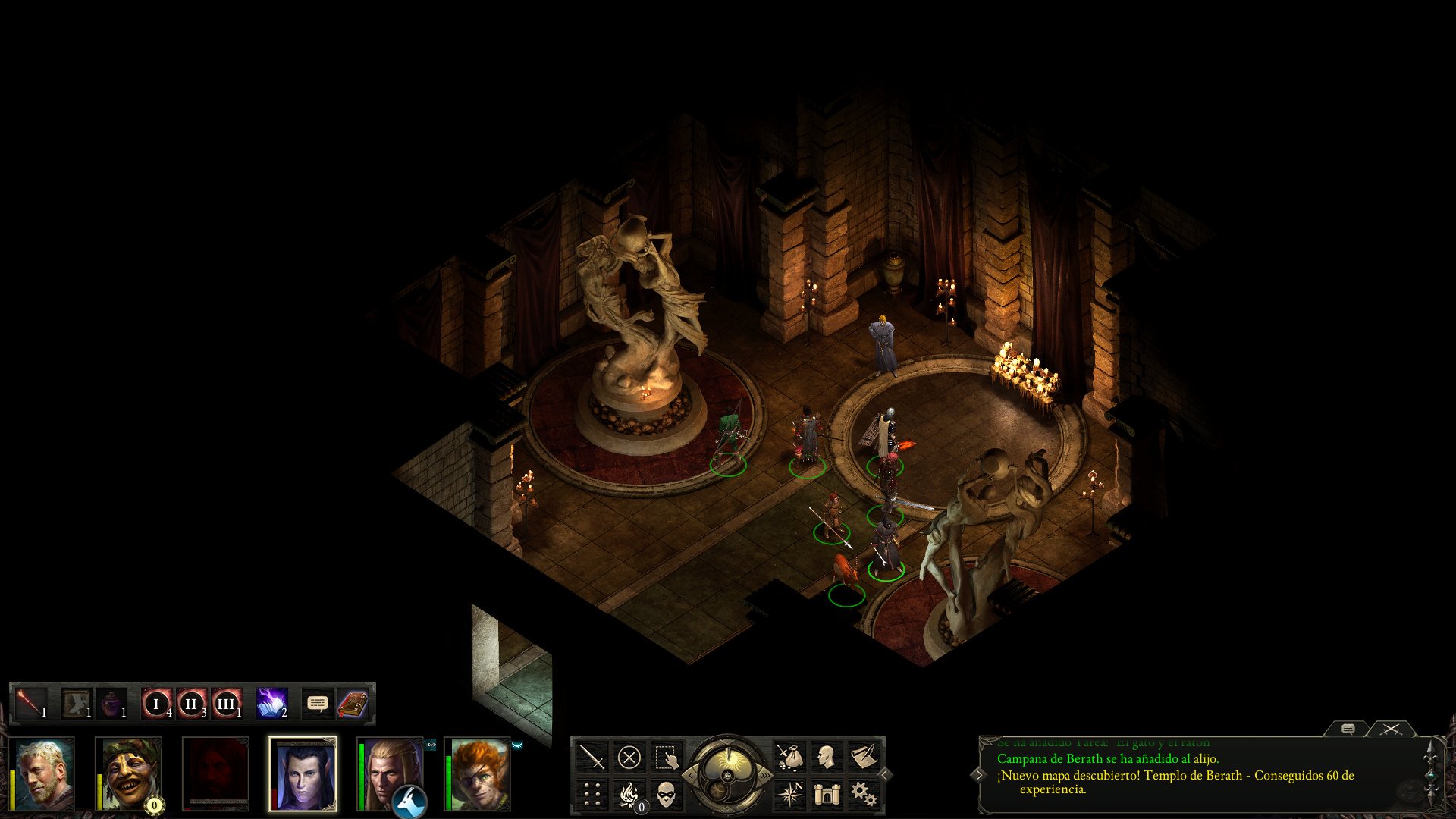The height and width of the screenshot is (819, 1456).
Task: Cancel current action with the X button
Action: [x=629, y=756]
